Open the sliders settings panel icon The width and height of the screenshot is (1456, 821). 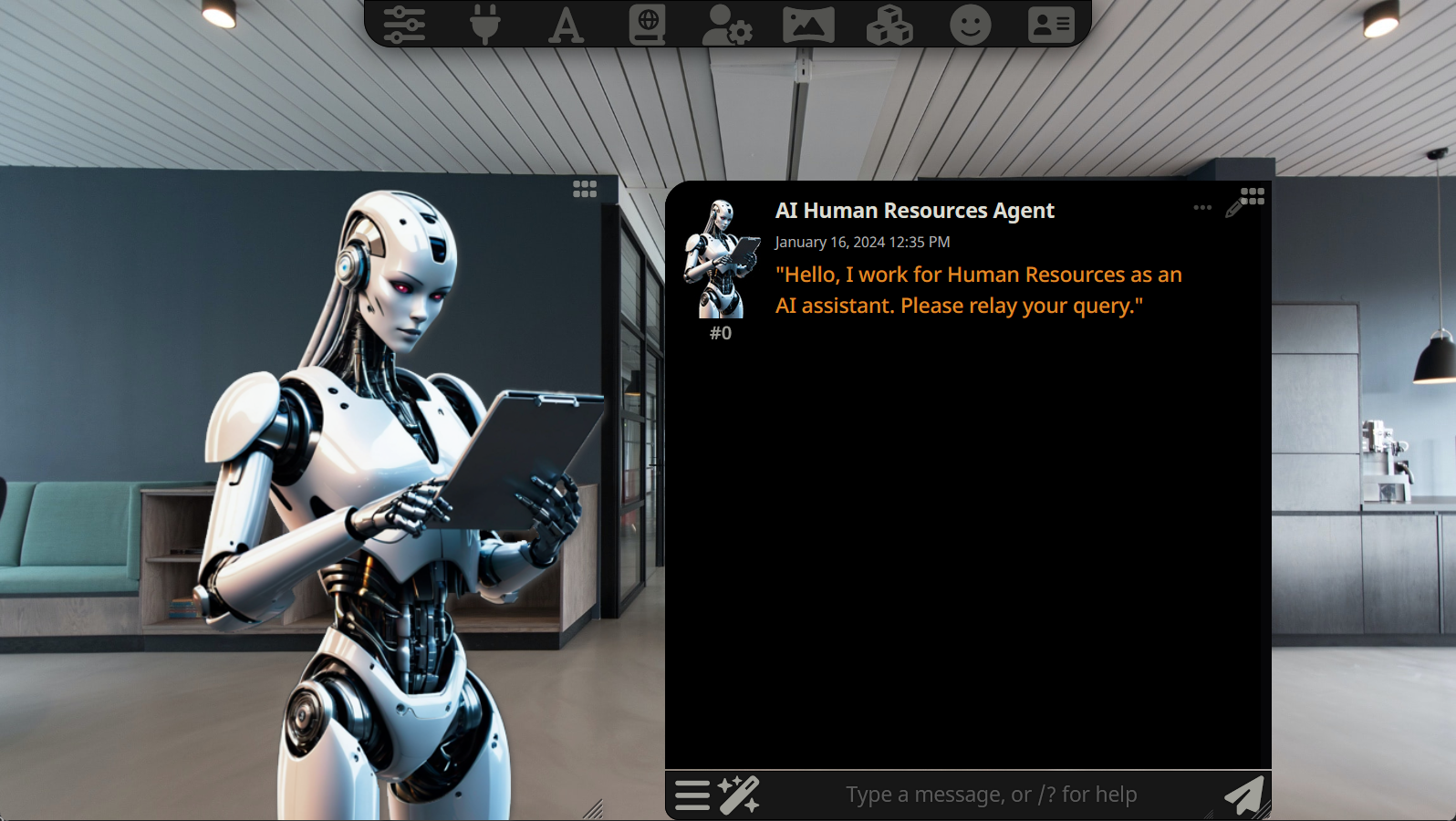(x=404, y=25)
